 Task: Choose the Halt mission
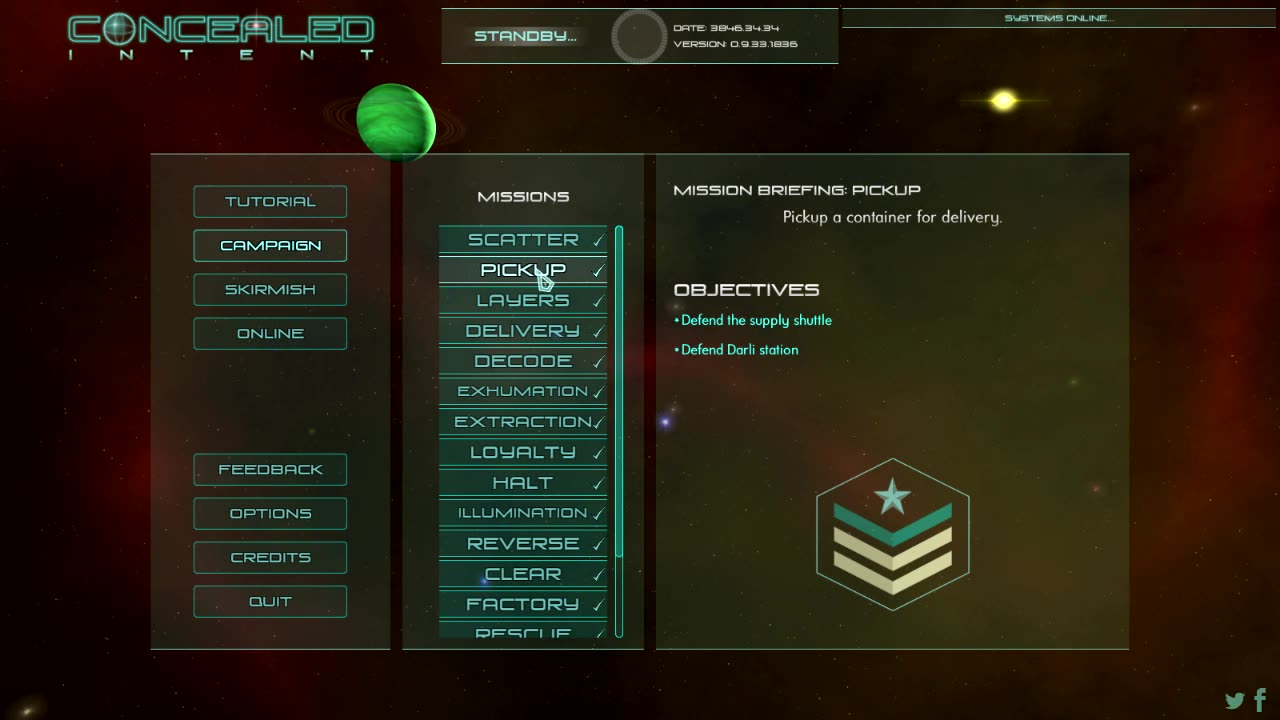point(523,483)
